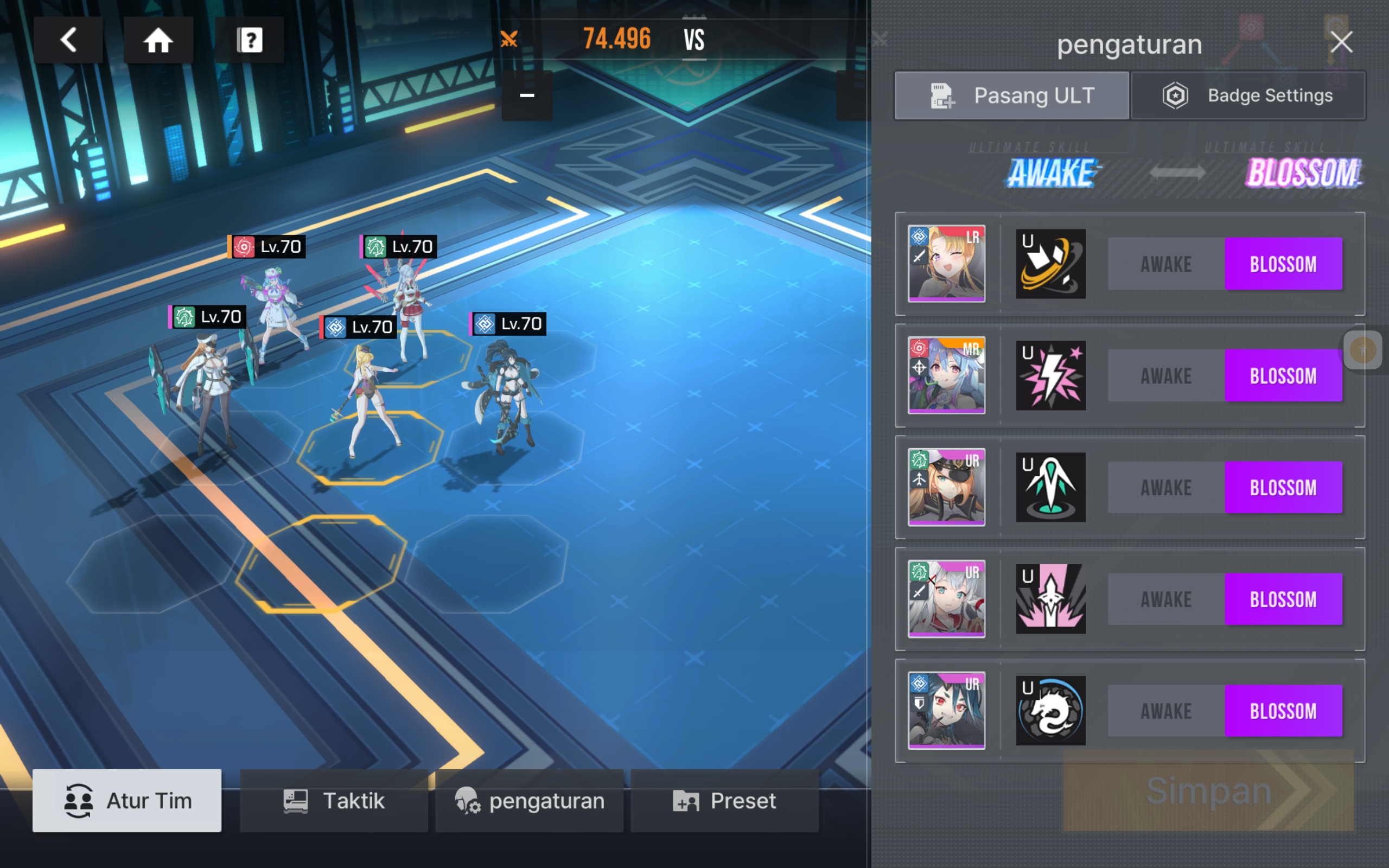This screenshot has height=868, width=1389.
Task: Set the LR blonde character to AWAKE
Action: tap(1165, 264)
